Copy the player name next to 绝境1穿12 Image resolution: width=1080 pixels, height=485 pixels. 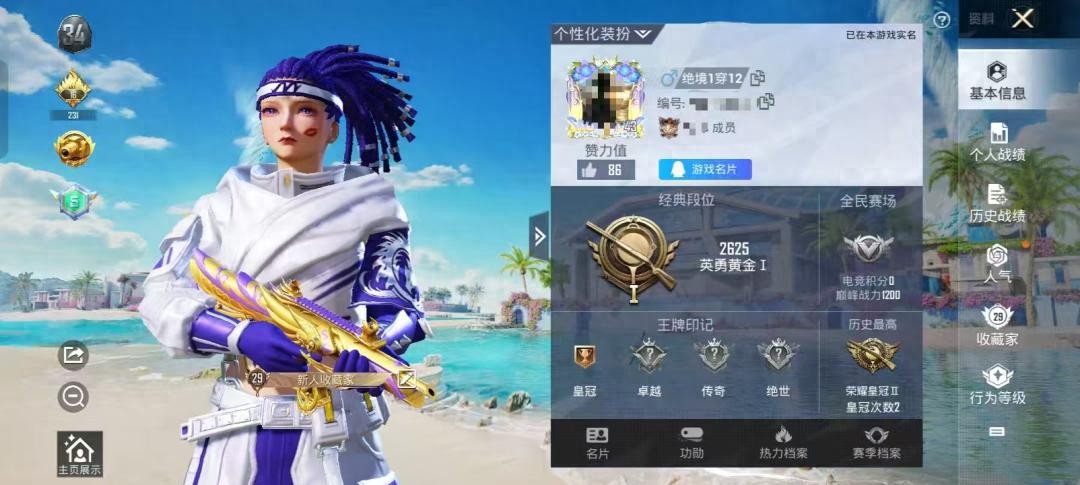tap(758, 78)
